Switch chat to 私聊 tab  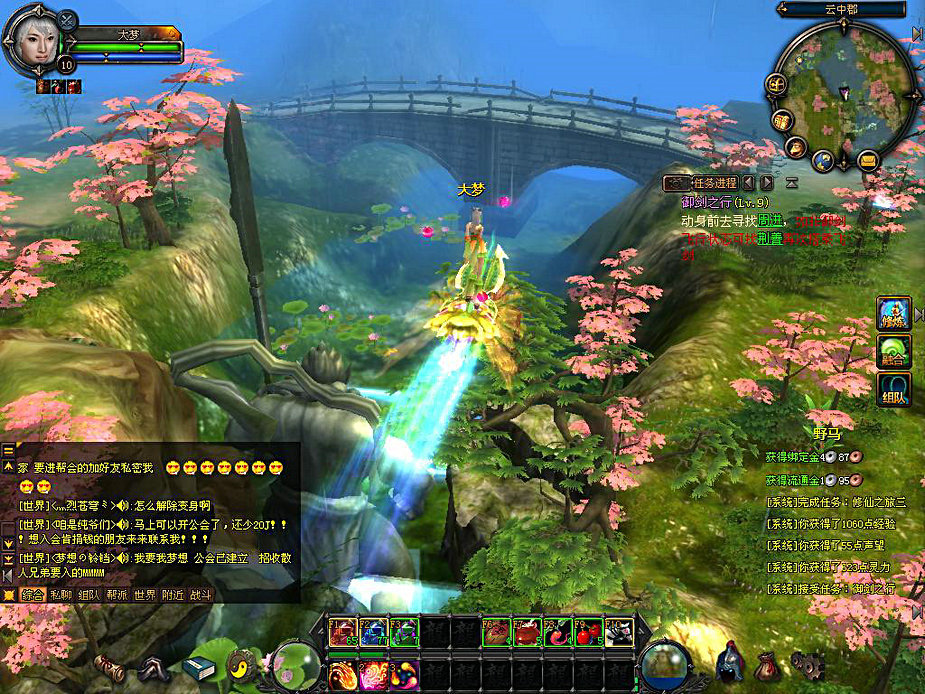60,595
